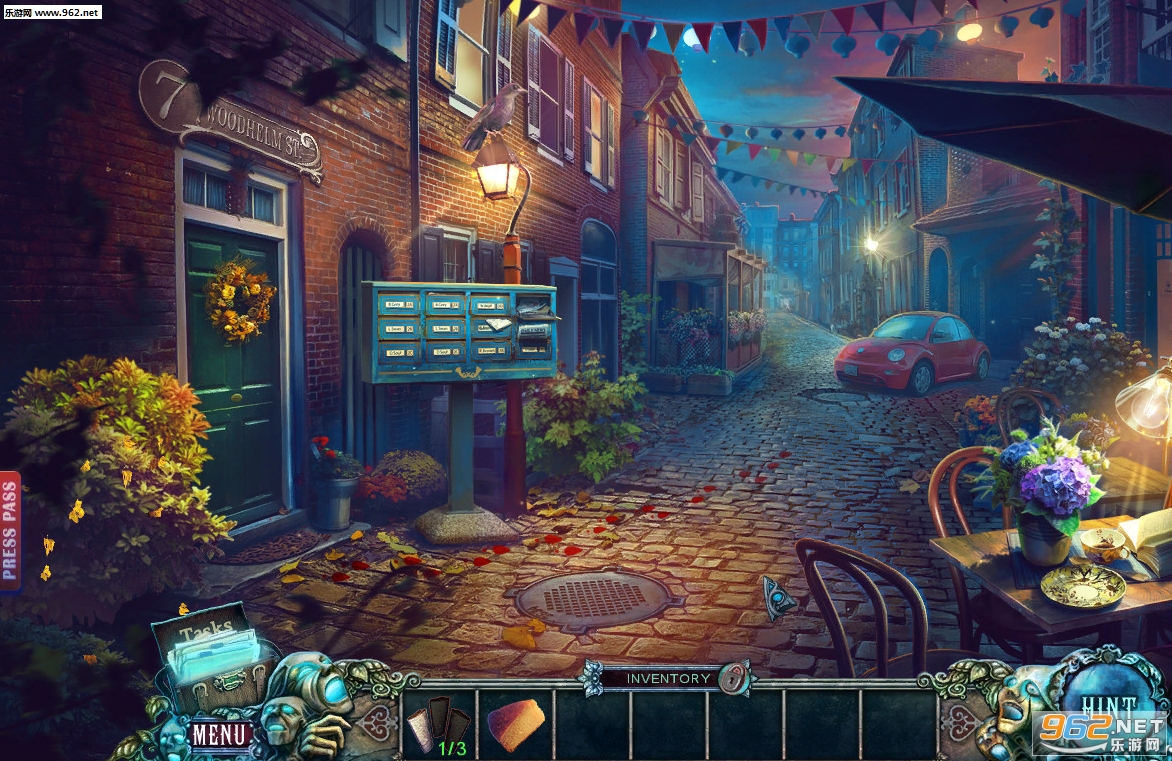Open the game MENU
This screenshot has height=761, width=1172.
pyautogui.click(x=219, y=735)
